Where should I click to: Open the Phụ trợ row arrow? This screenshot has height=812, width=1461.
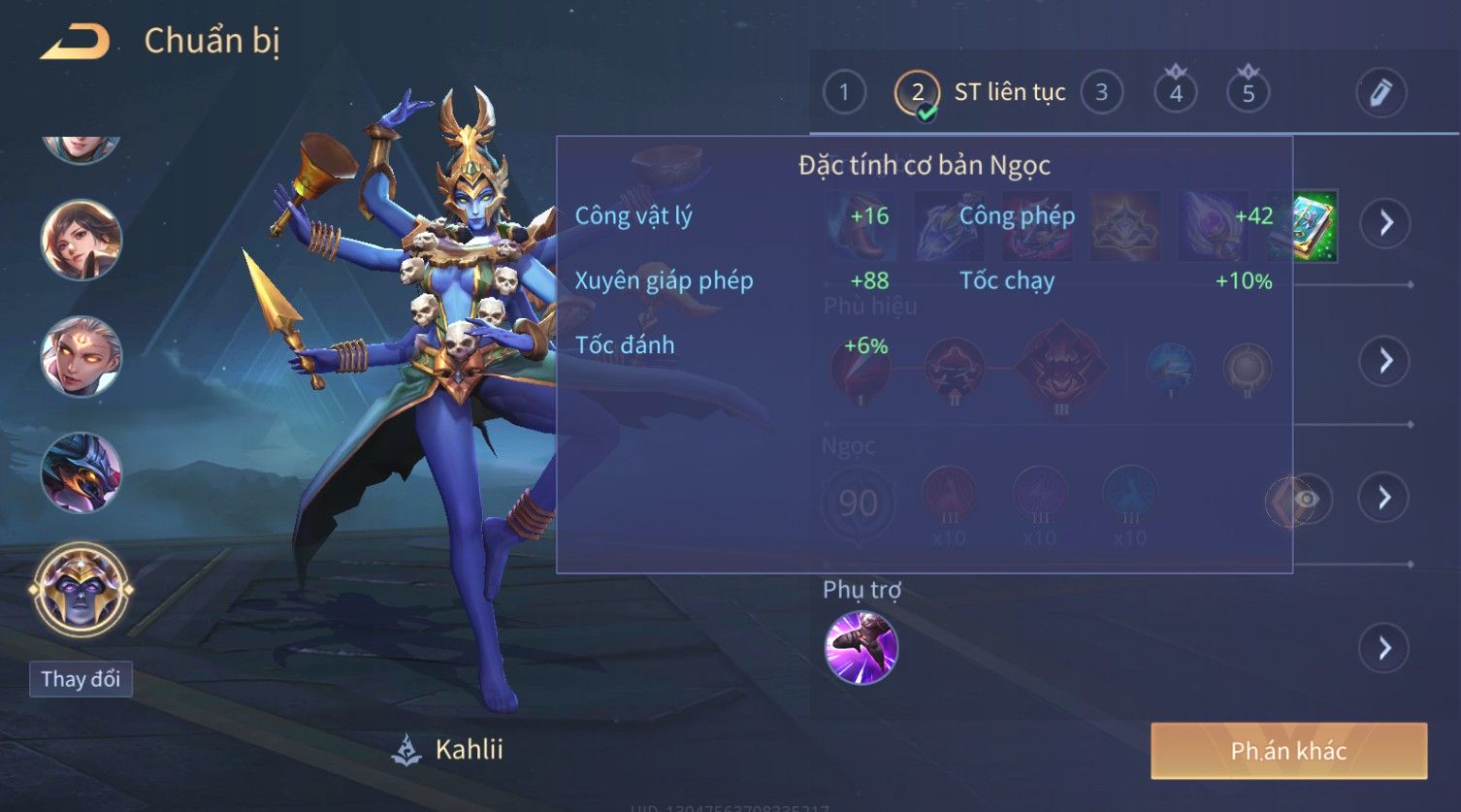coord(1385,647)
